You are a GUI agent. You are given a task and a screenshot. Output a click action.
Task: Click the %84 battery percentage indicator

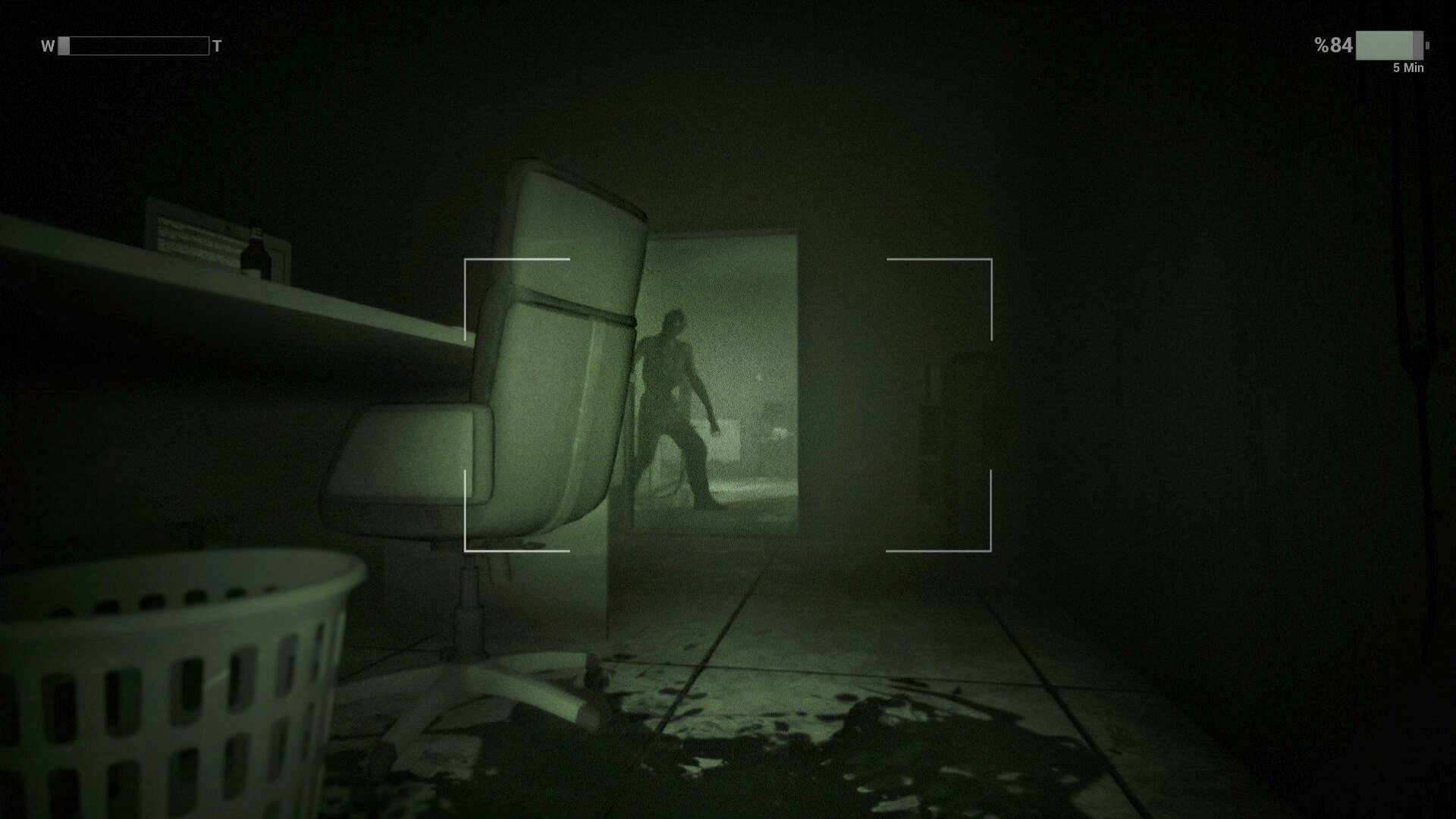[x=1334, y=45]
